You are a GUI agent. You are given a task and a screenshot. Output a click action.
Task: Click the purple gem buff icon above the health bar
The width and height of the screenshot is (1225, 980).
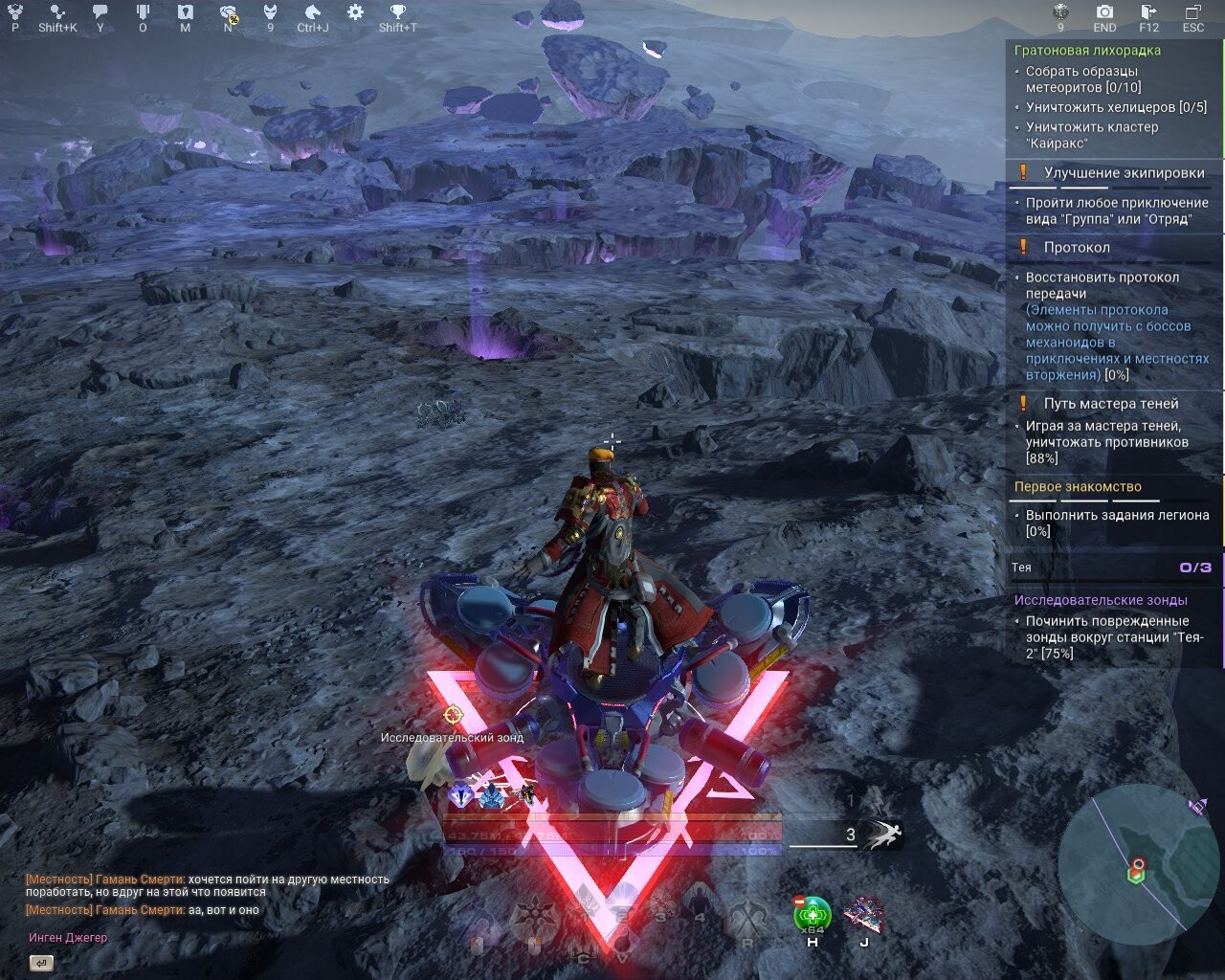click(x=460, y=794)
